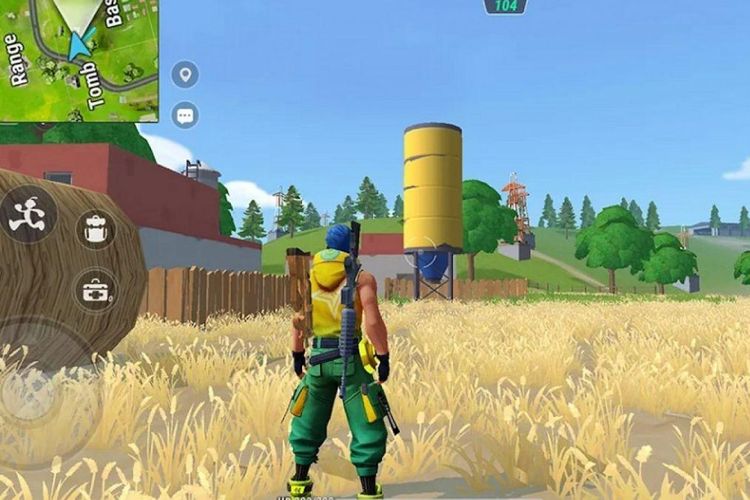Use the medkit button
750x500 pixels.
tap(96, 290)
